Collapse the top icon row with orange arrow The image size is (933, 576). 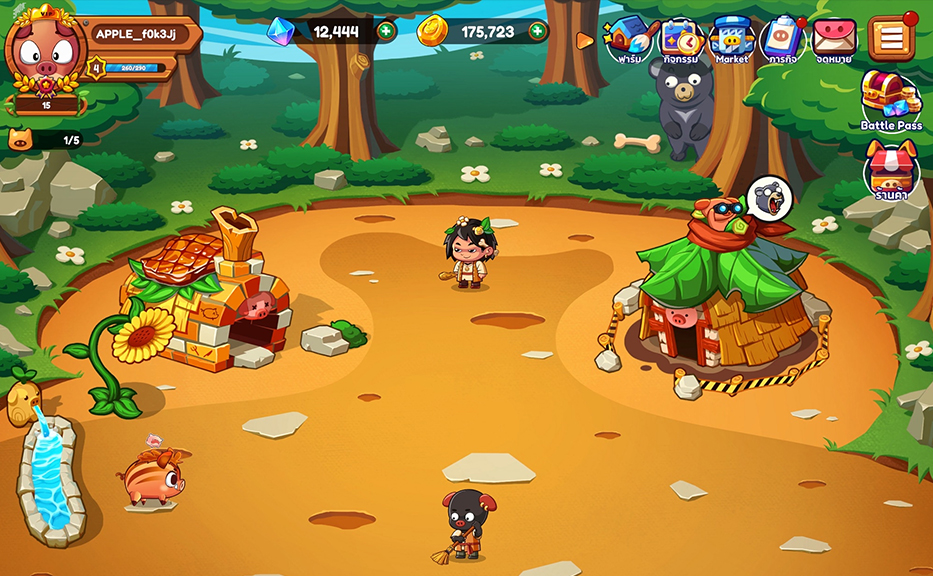pos(585,41)
